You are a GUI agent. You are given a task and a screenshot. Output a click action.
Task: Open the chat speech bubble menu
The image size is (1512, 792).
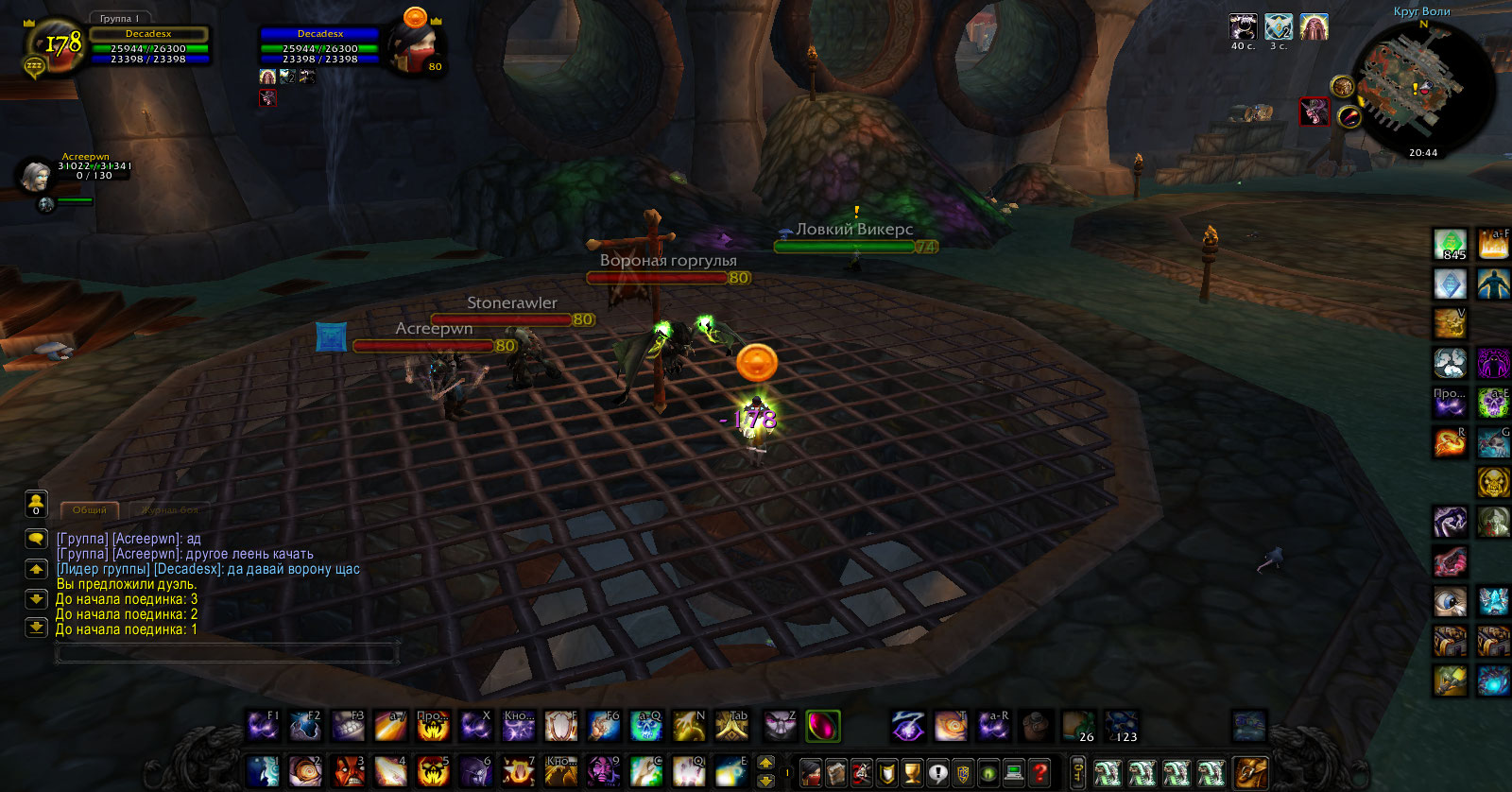click(x=36, y=539)
